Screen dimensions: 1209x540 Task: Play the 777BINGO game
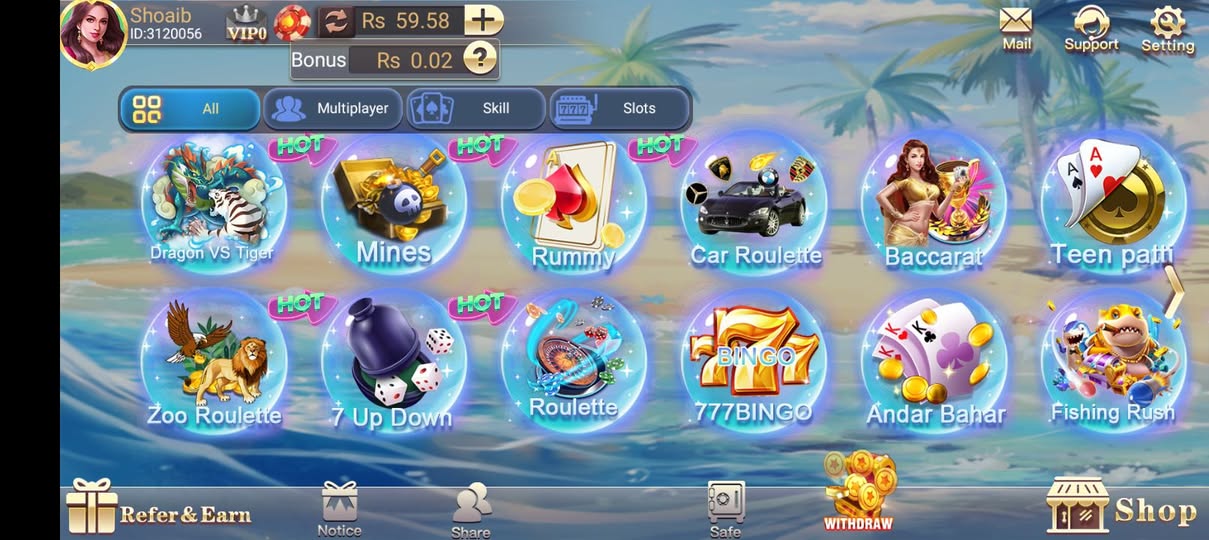click(x=755, y=362)
